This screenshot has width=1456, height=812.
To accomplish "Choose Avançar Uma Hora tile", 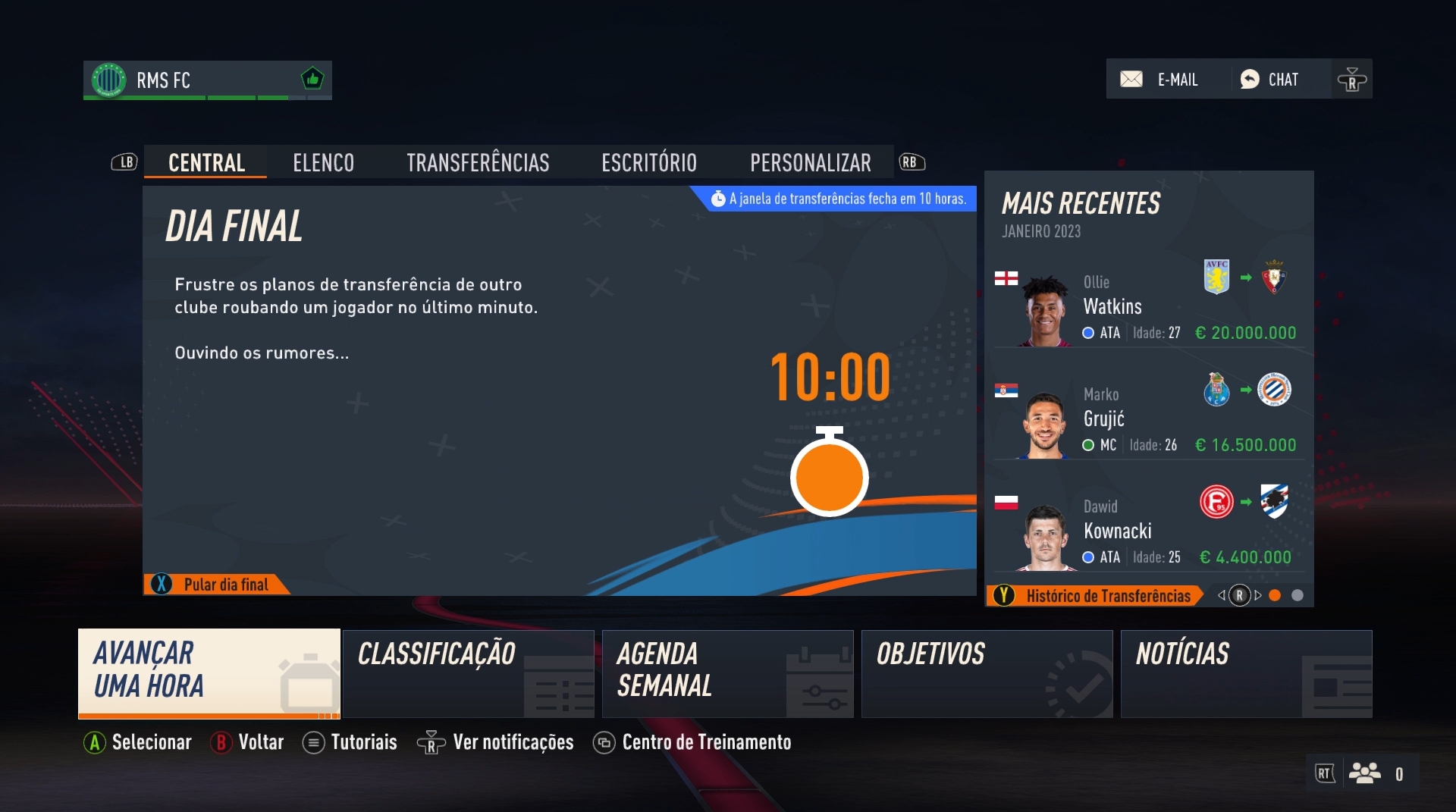I will 209,672.
